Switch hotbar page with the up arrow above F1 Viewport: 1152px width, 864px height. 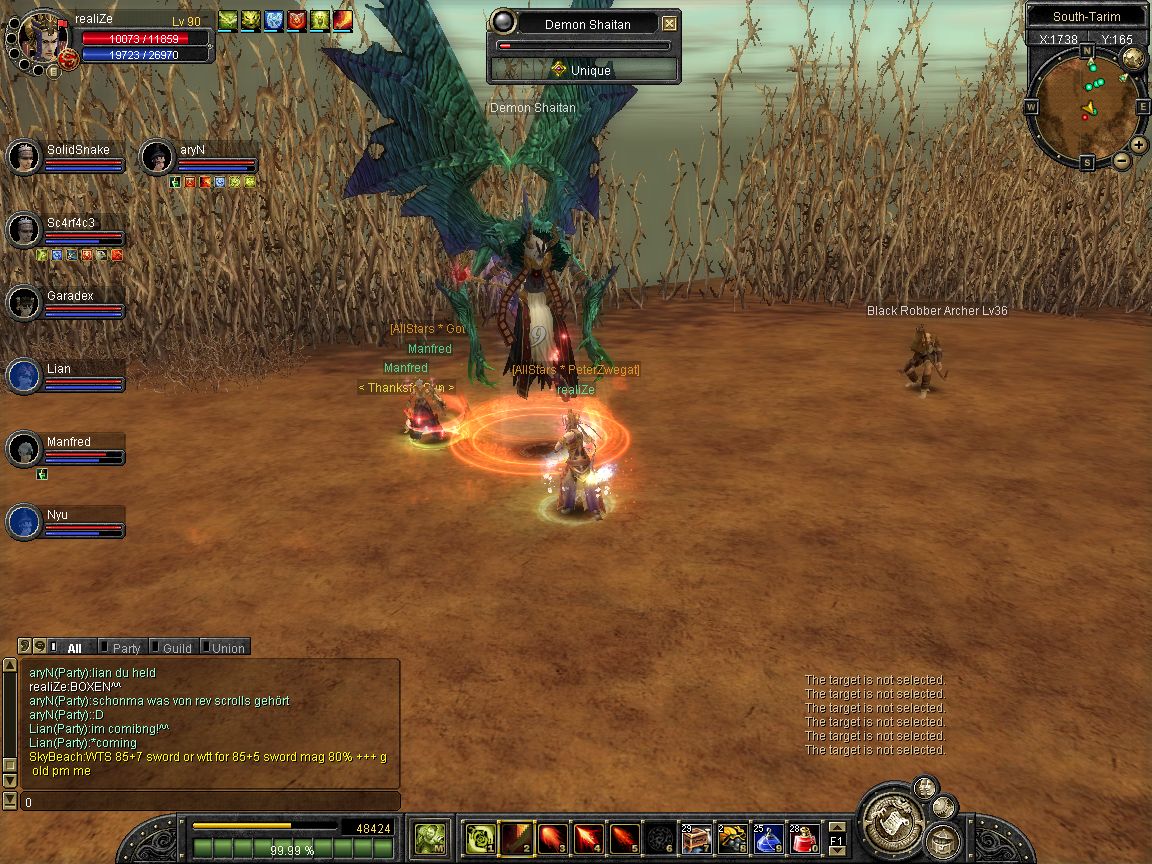837,826
